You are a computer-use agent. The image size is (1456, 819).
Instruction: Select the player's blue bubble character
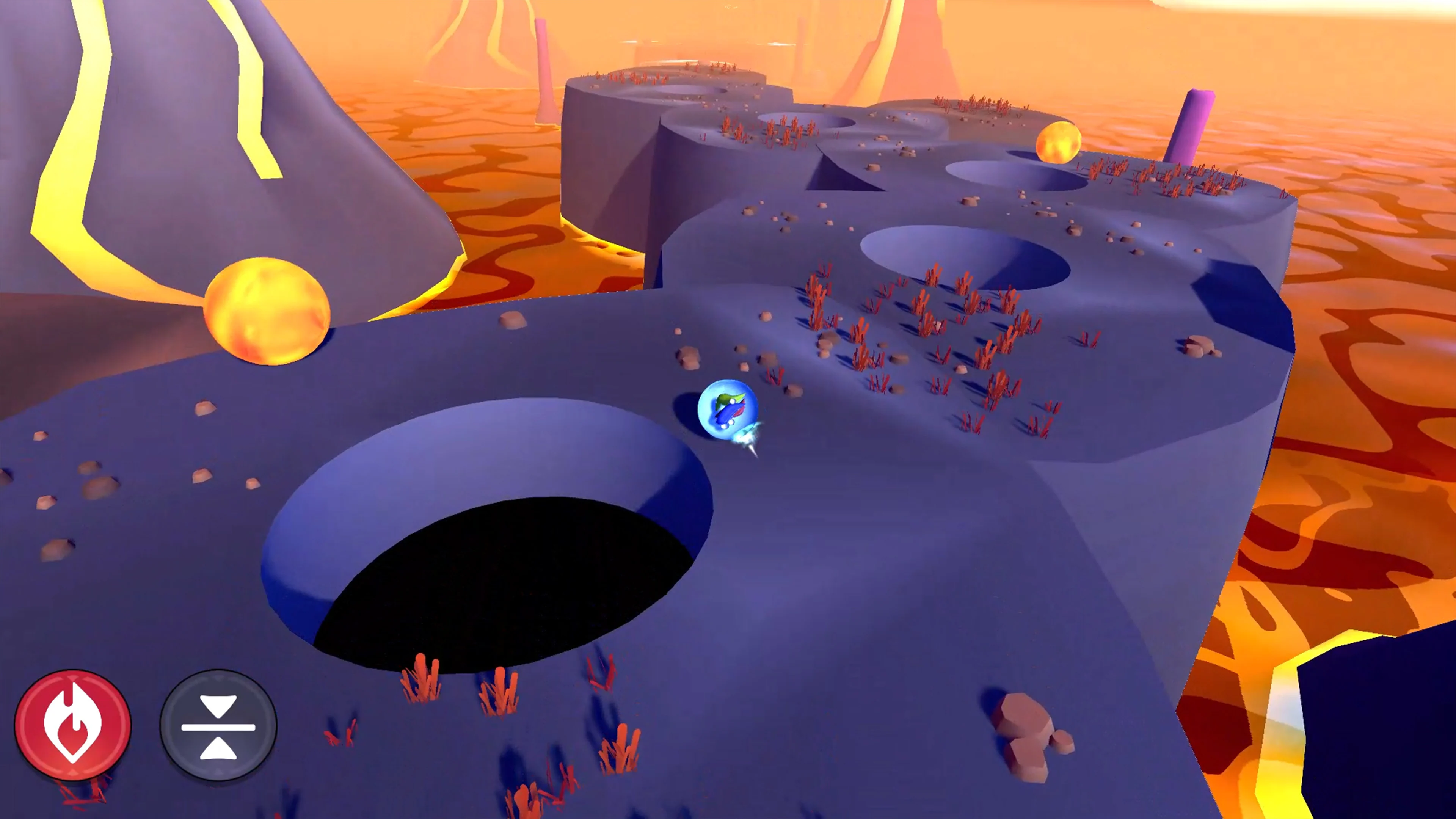[729, 410]
